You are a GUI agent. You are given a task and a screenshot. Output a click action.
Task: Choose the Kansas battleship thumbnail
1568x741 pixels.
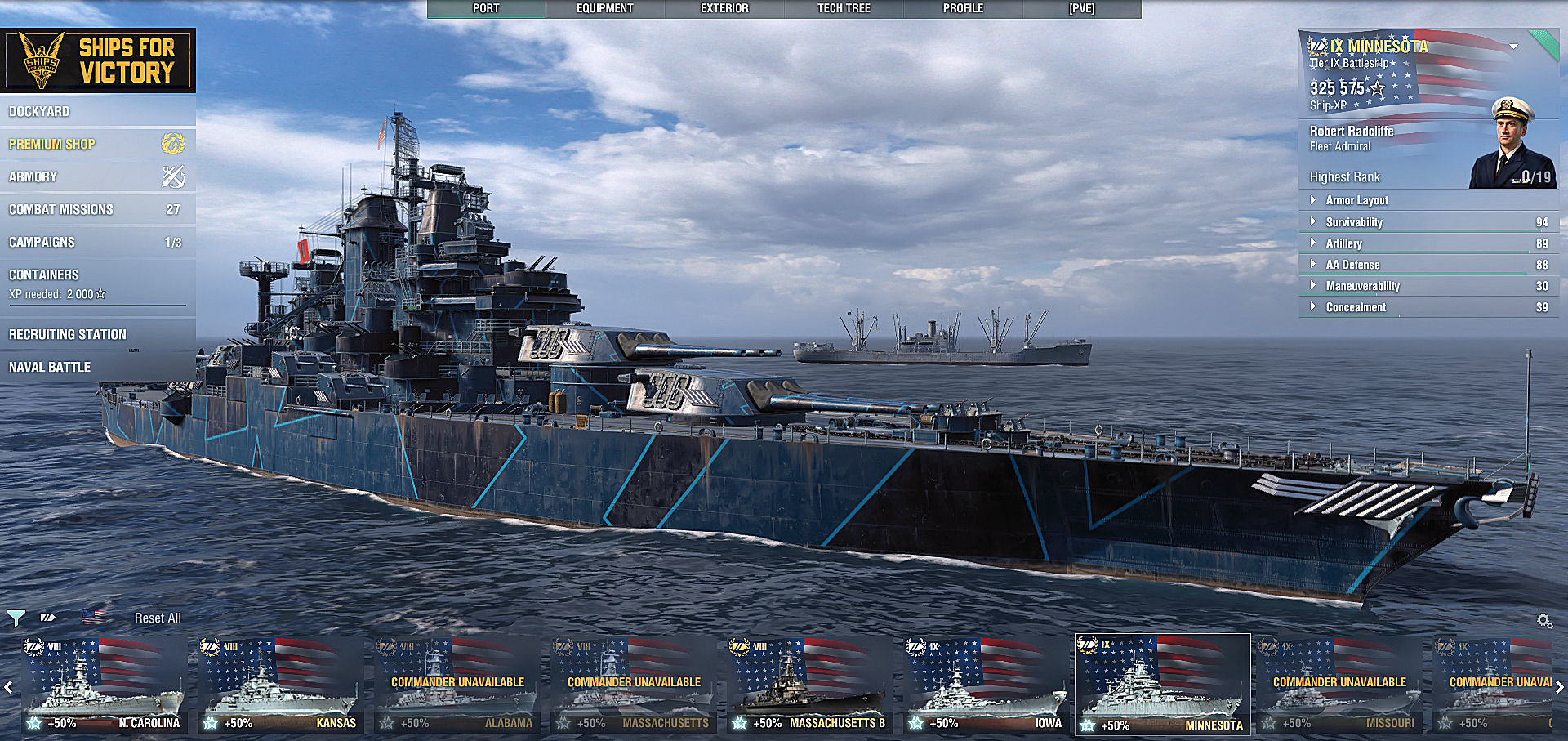(x=280, y=685)
